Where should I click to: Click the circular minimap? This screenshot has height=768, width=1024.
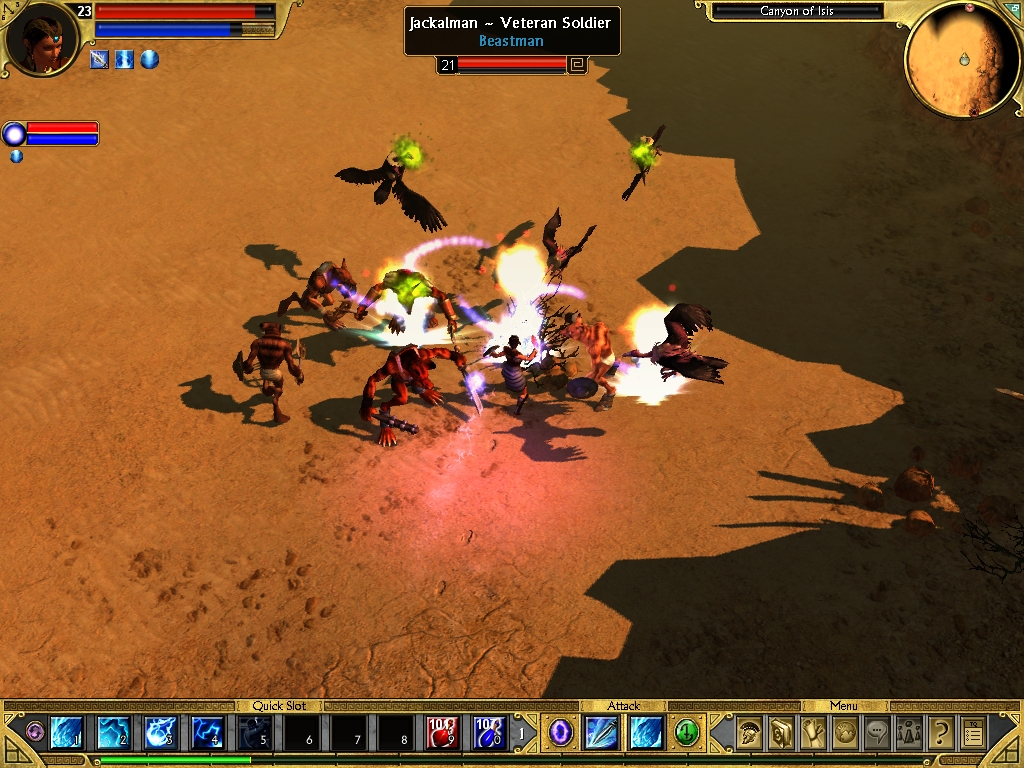click(x=962, y=60)
